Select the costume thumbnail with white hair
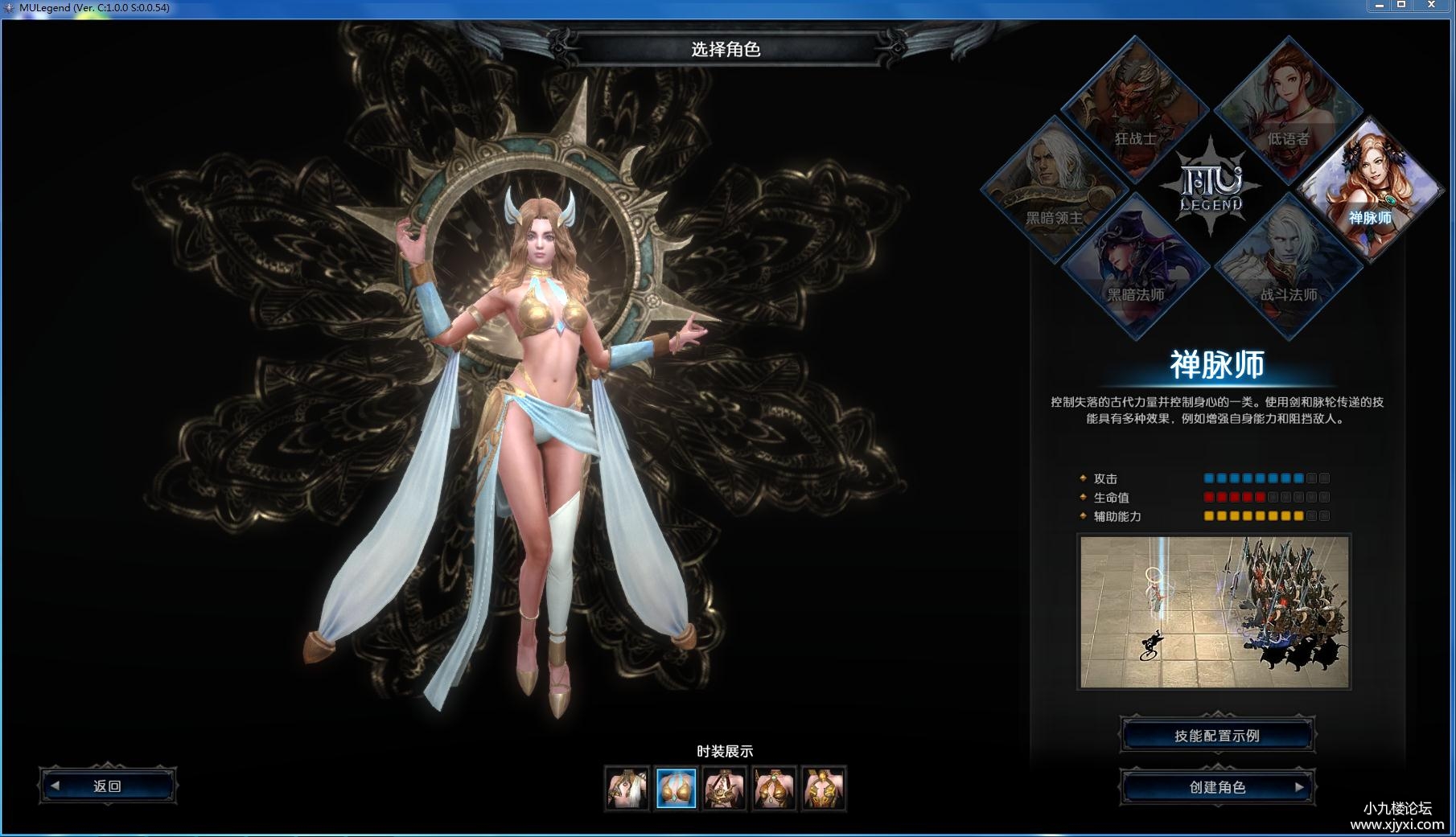 (627, 788)
